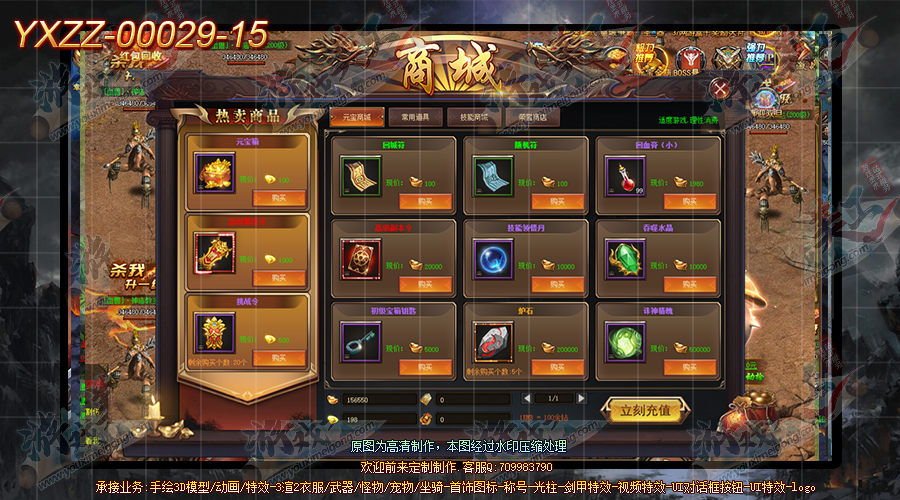Purchase the 诛神精魄 green orb
The image size is (900, 500).
pyautogui.click(x=689, y=367)
